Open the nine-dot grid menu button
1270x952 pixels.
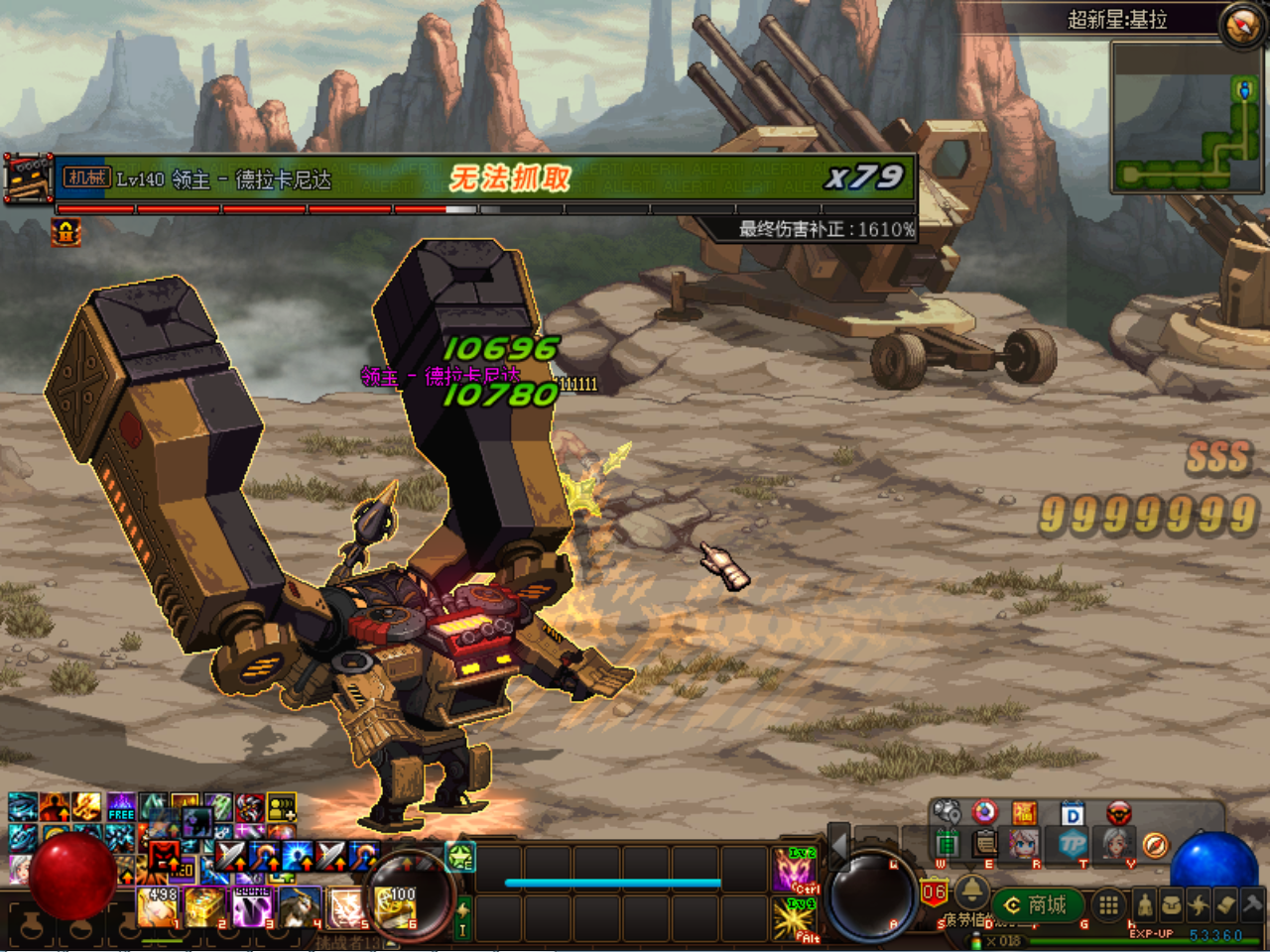click(1108, 904)
